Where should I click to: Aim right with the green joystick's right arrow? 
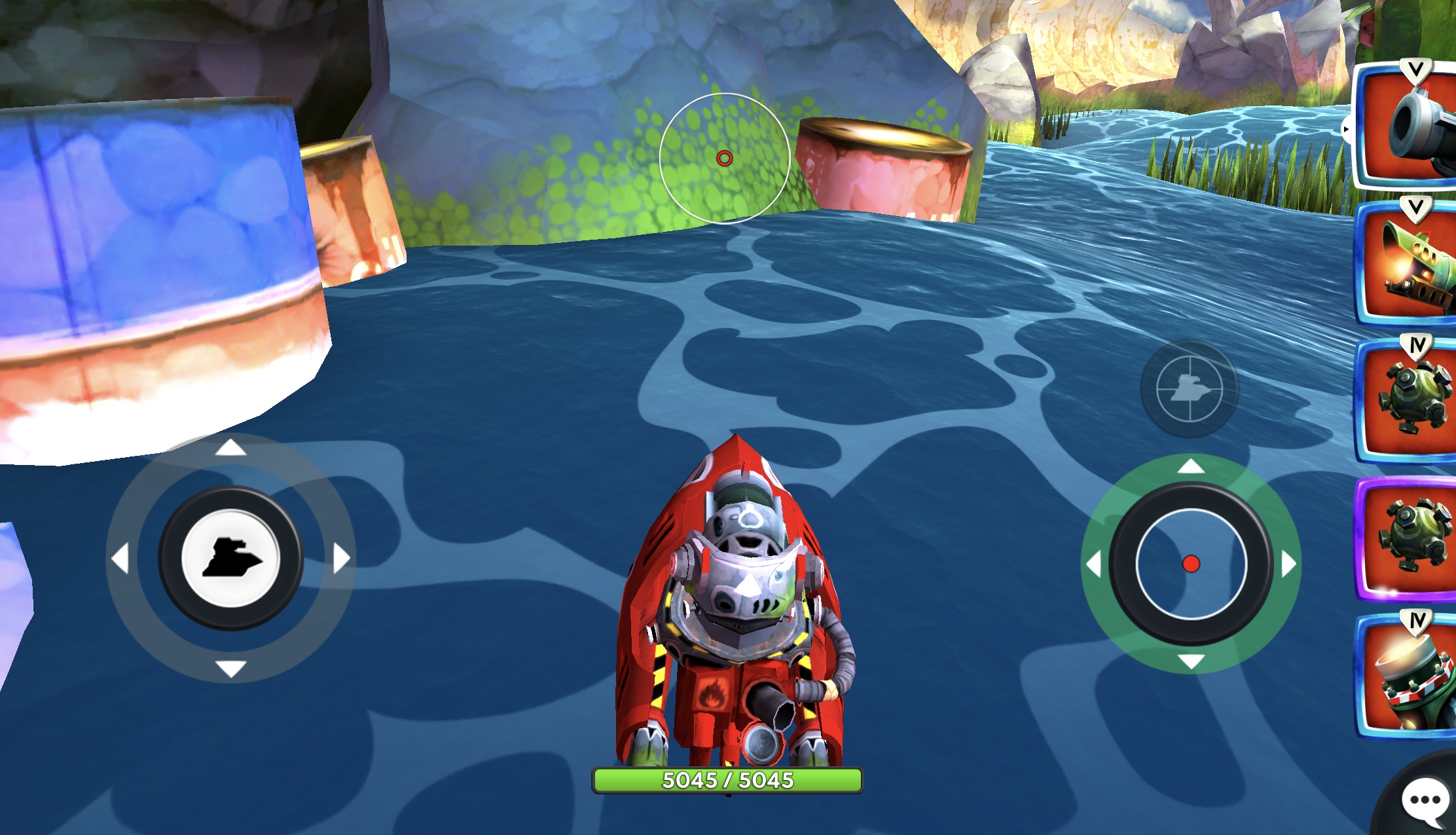pos(1288,564)
